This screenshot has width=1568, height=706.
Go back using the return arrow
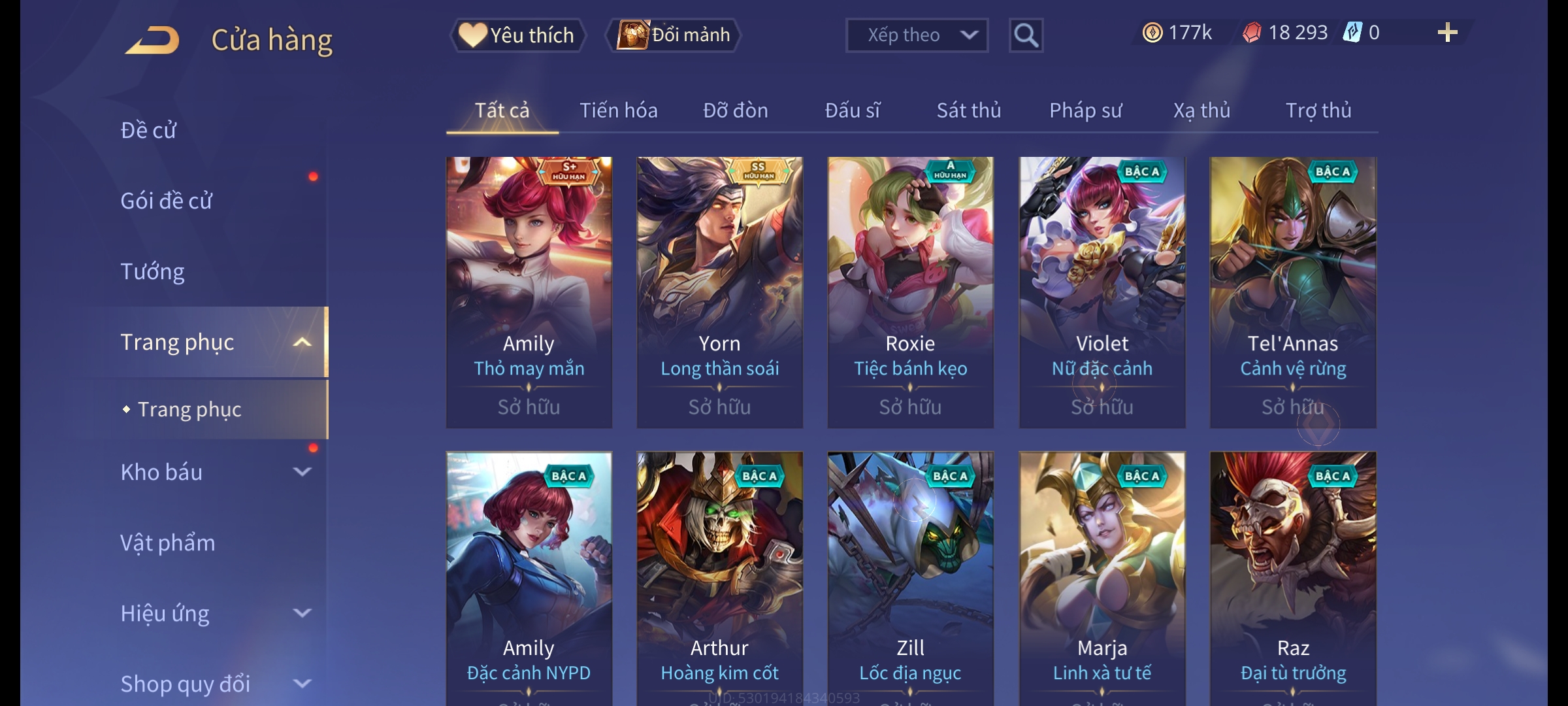(153, 40)
